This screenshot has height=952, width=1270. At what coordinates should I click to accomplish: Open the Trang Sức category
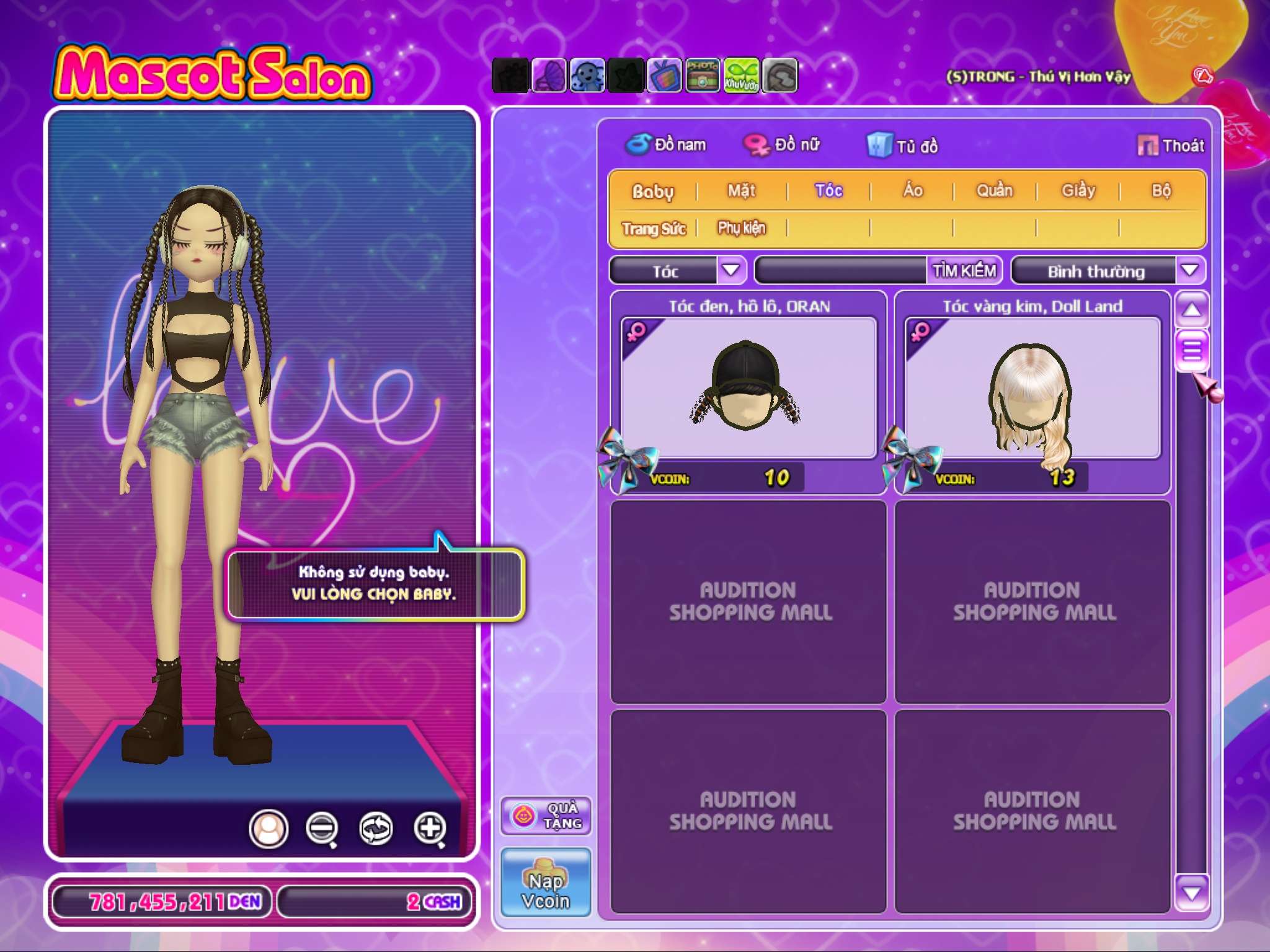coord(654,229)
